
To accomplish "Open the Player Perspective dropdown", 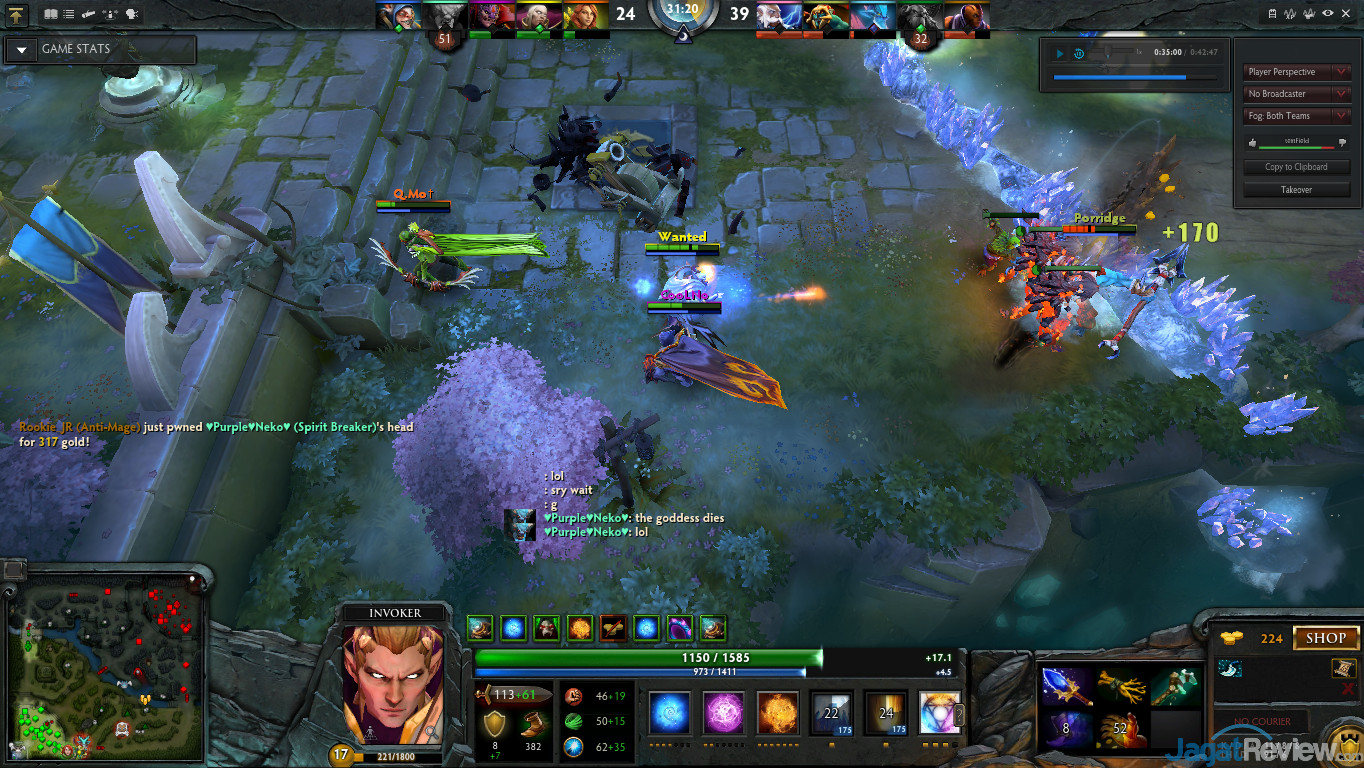I will point(1297,72).
